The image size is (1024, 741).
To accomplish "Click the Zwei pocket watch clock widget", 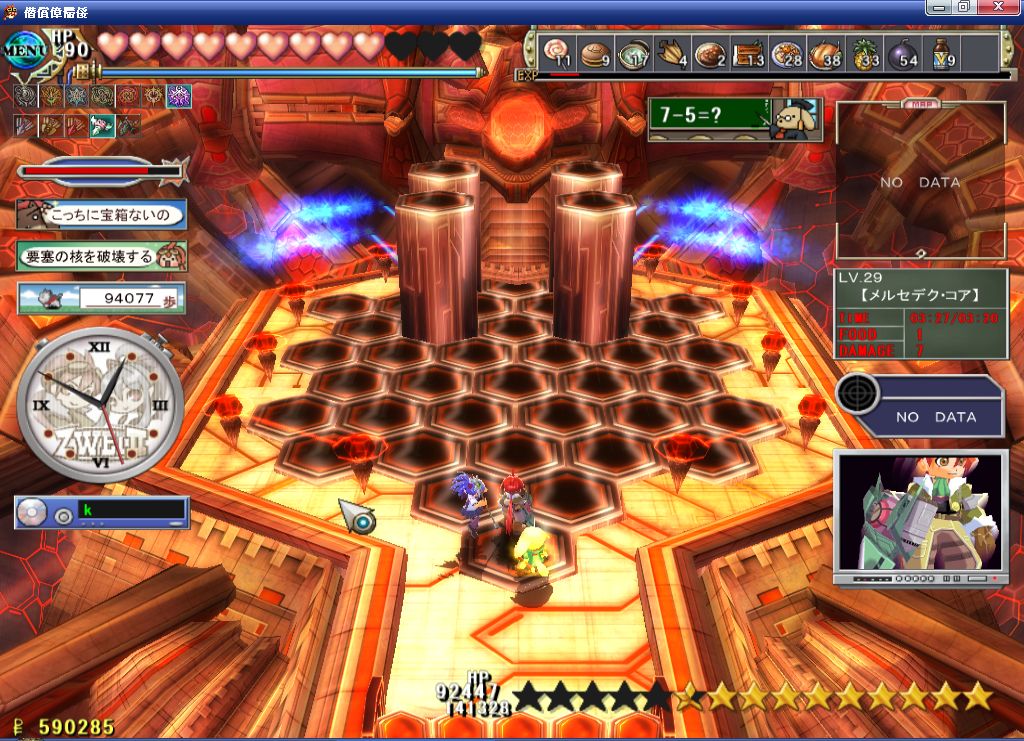I will pos(100,403).
